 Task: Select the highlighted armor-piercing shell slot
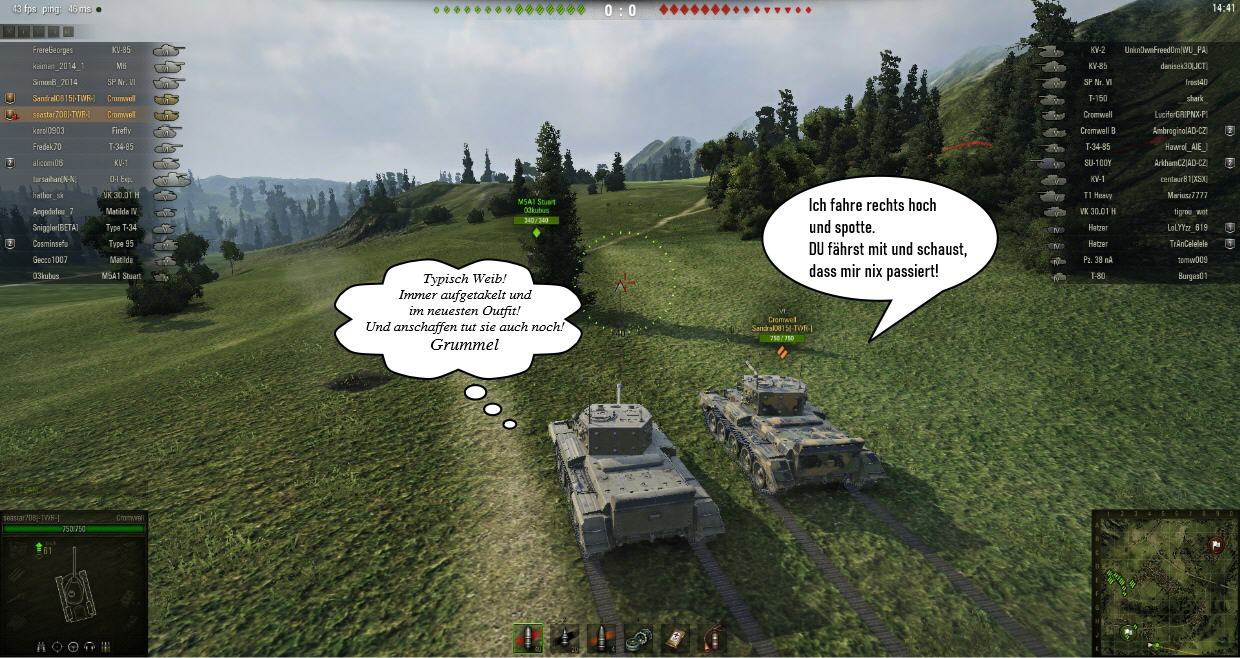tap(527, 638)
